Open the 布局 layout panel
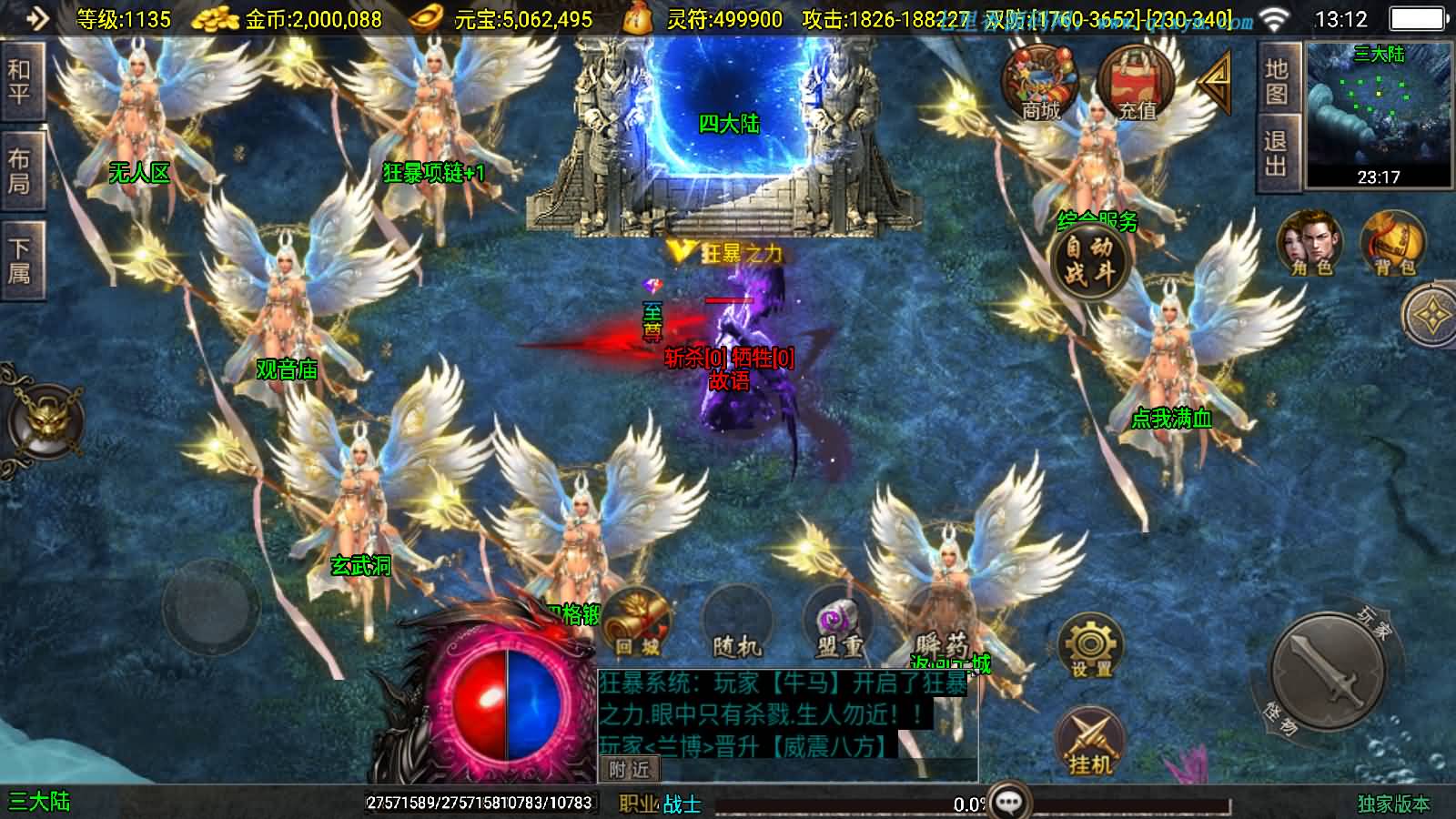The image size is (1456, 819). 19,172
